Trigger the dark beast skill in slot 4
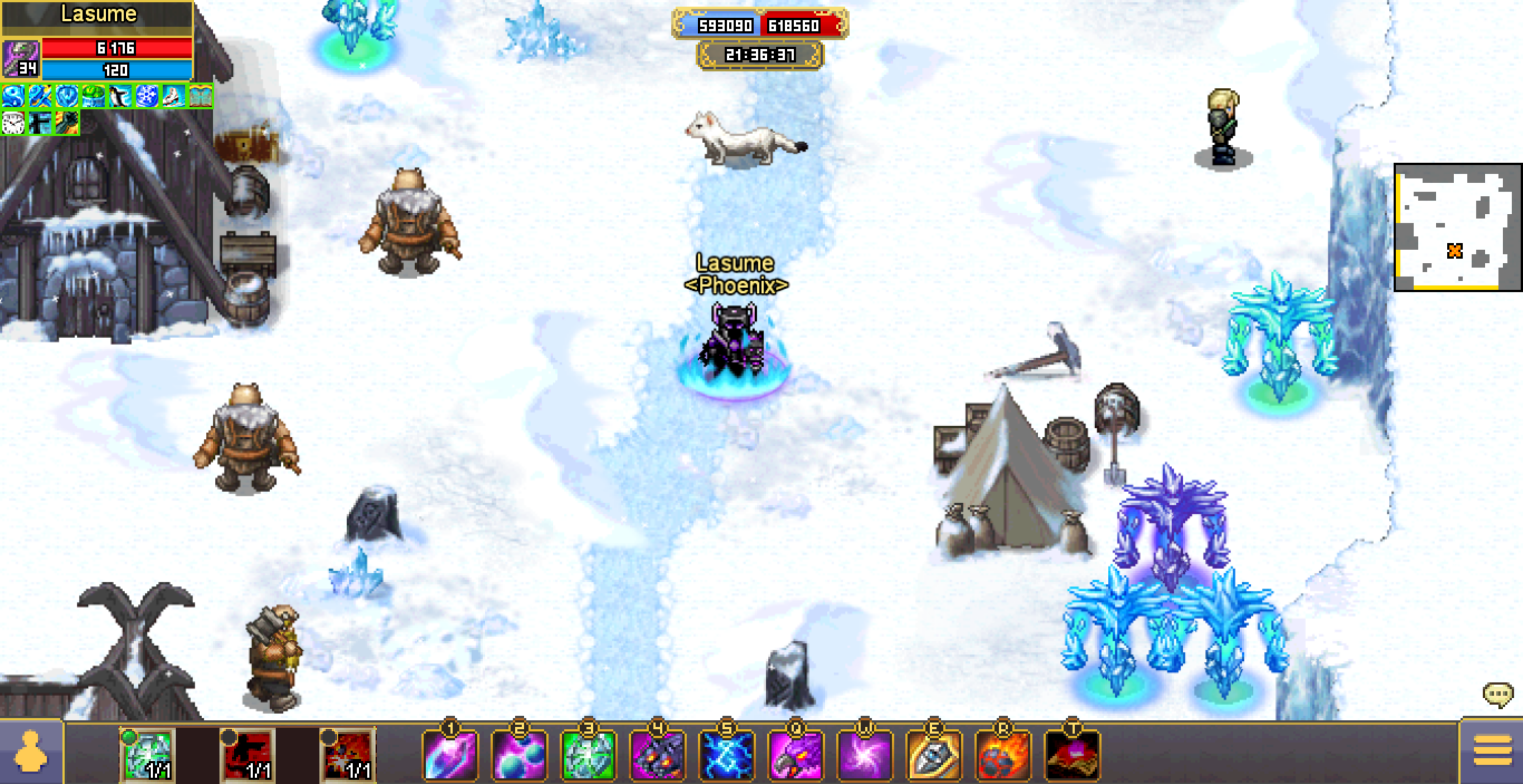This screenshot has height=784, width=1523. (657, 756)
